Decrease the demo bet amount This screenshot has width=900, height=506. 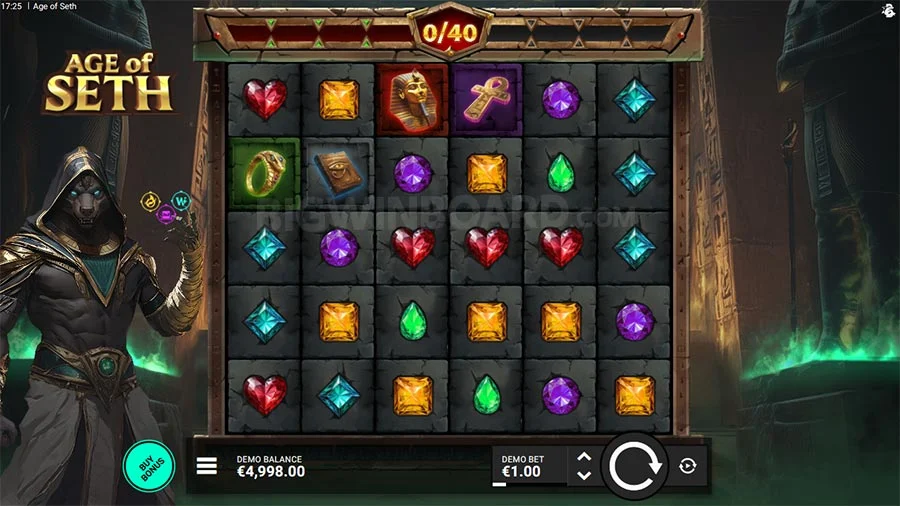tap(585, 475)
